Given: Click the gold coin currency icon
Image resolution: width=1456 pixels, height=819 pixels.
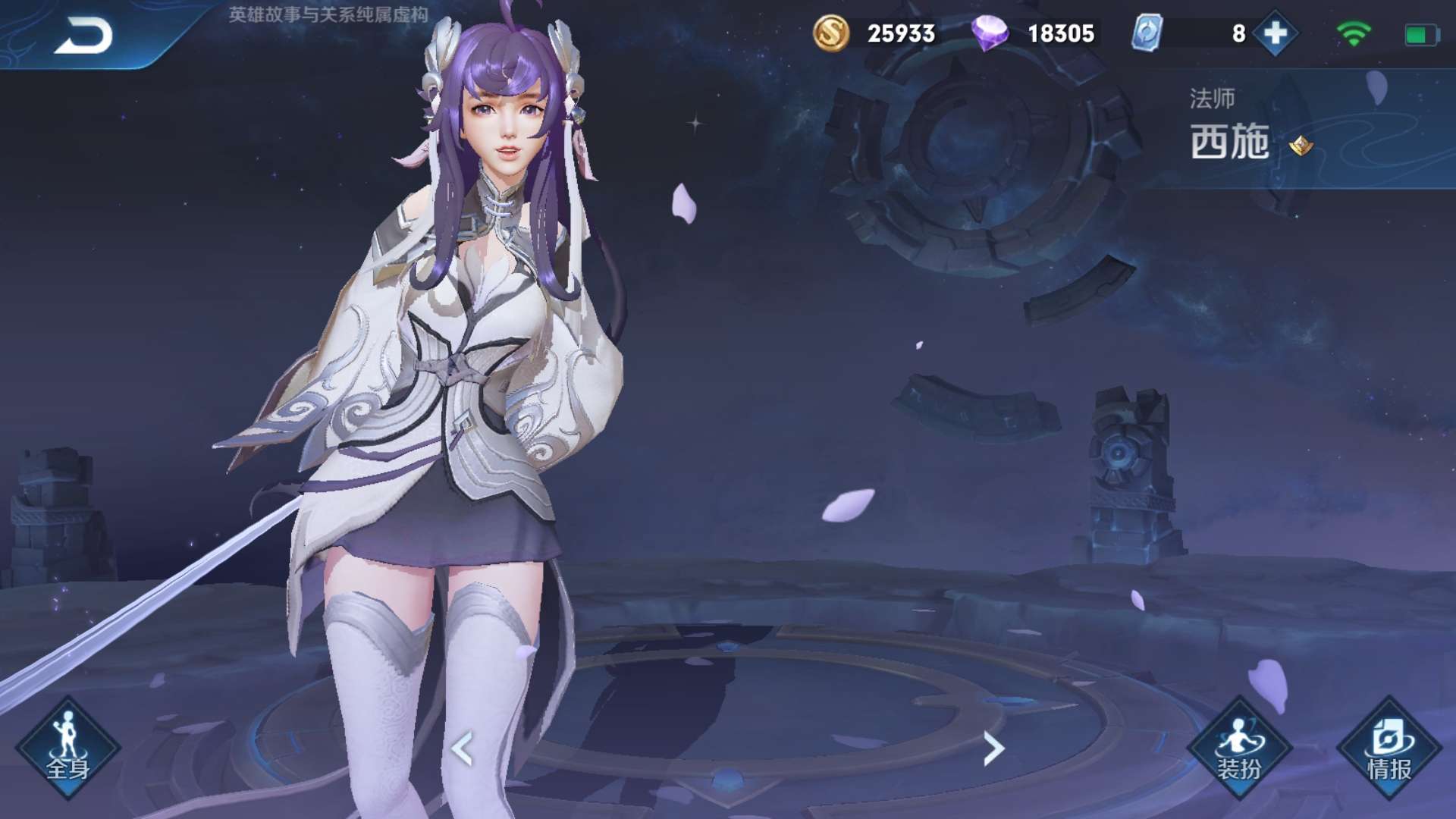Looking at the screenshot, I should pyautogui.click(x=831, y=33).
